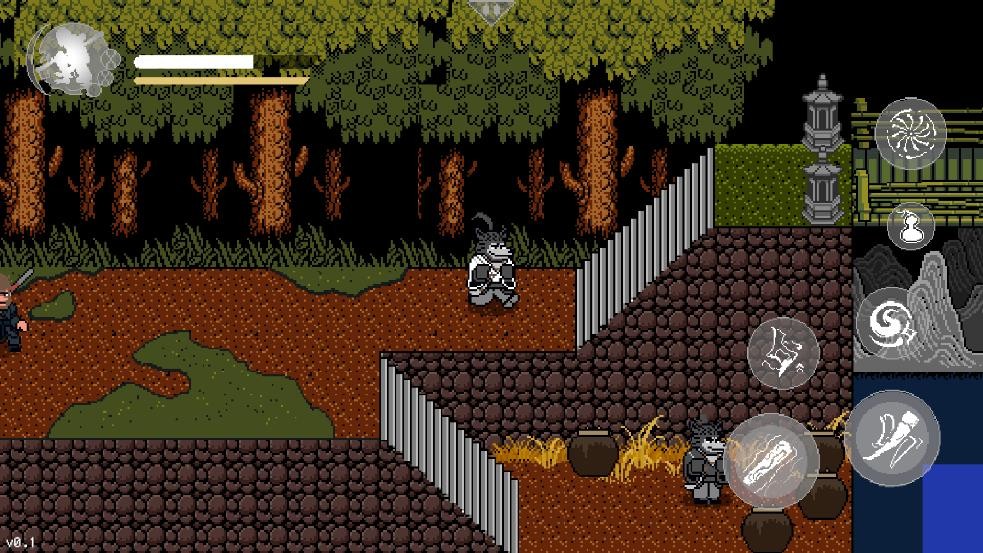Use the healing gourd item

[910, 226]
